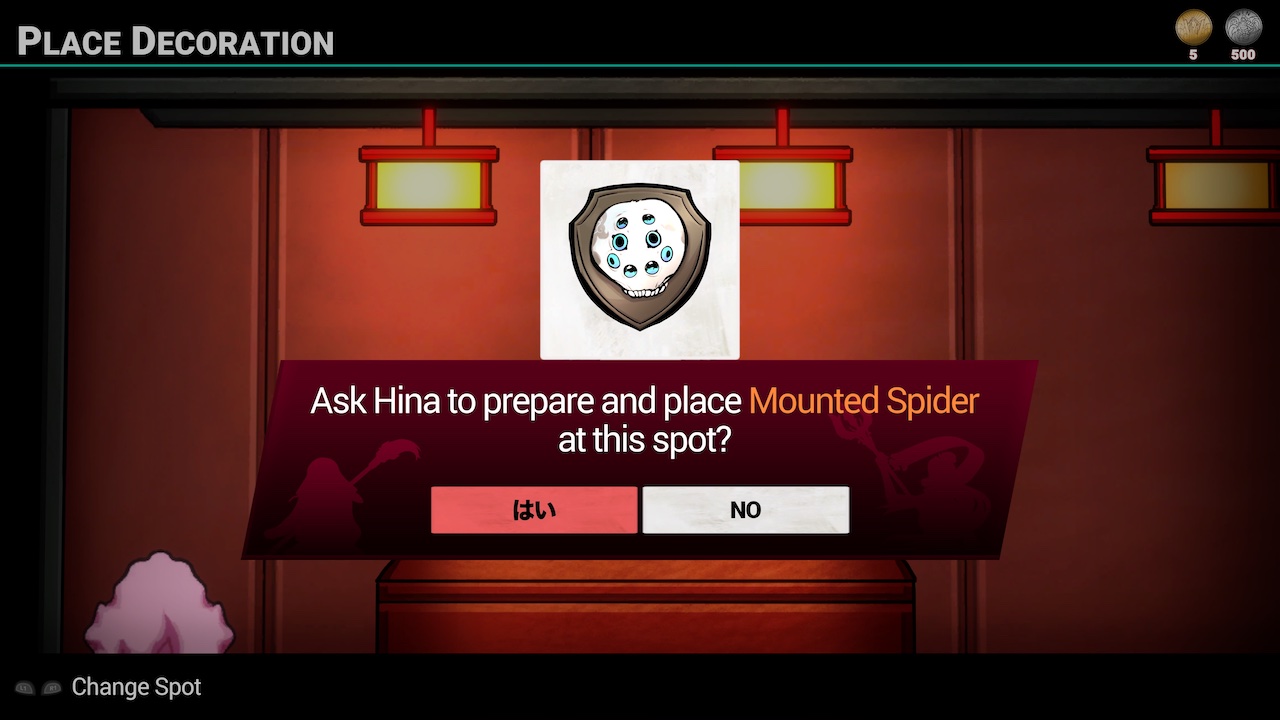Viewport: 1280px width, 720px height.
Task: Click the gold coin count showing 5
Action: tap(1192, 55)
